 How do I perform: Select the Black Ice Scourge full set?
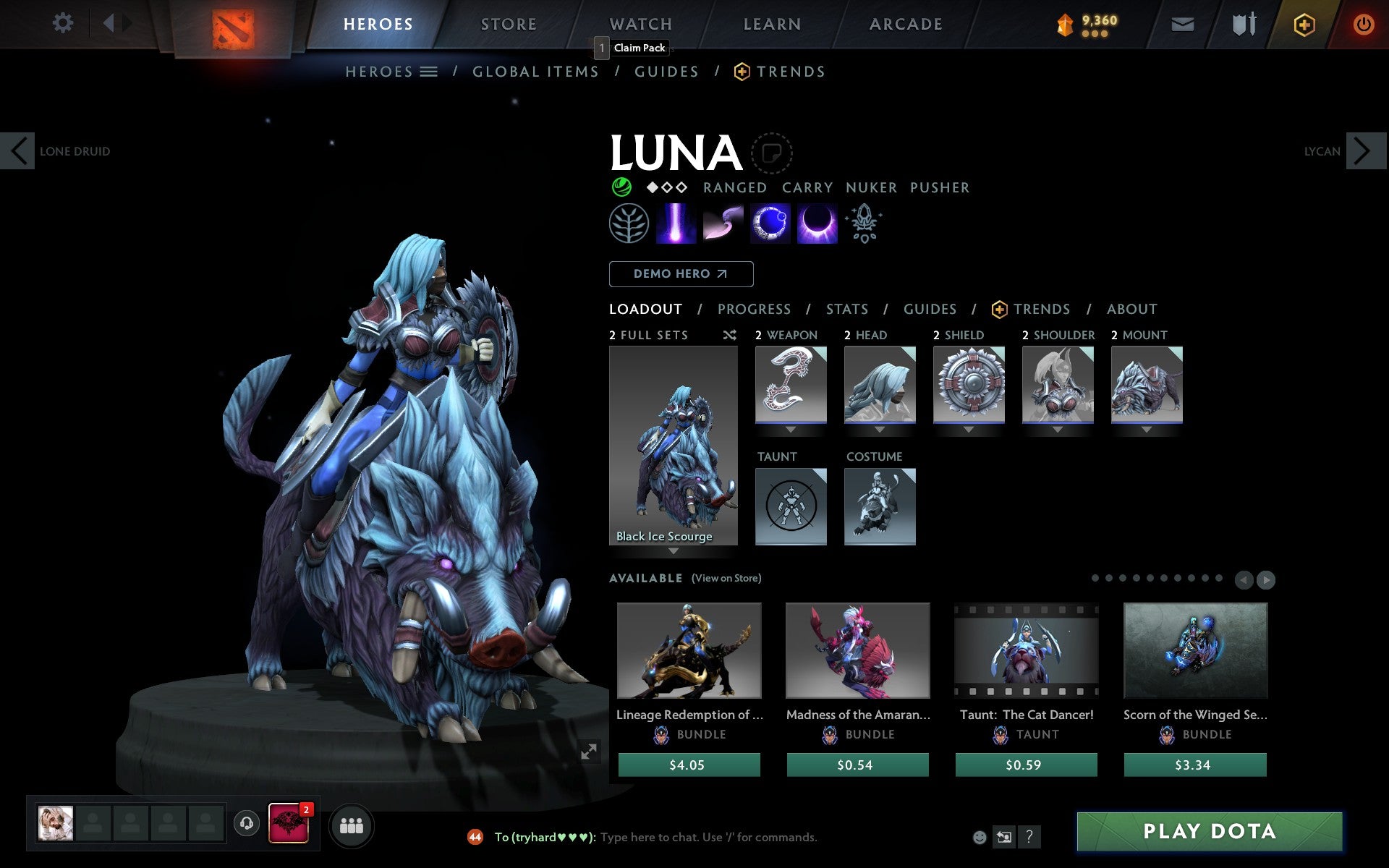[x=673, y=445]
